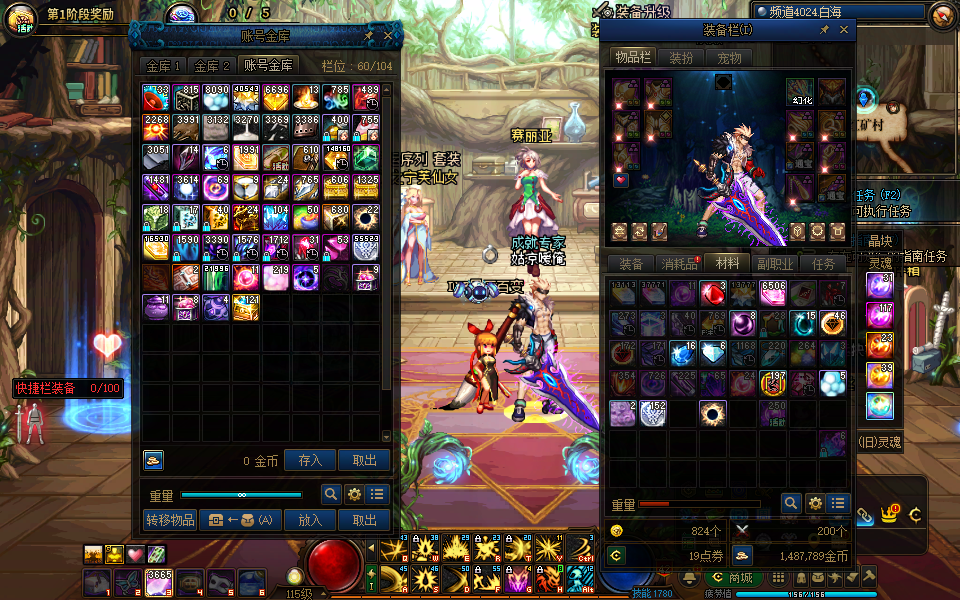Open the inventory gear settings button
This screenshot has height=600, width=960.
(x=815, y=503)
